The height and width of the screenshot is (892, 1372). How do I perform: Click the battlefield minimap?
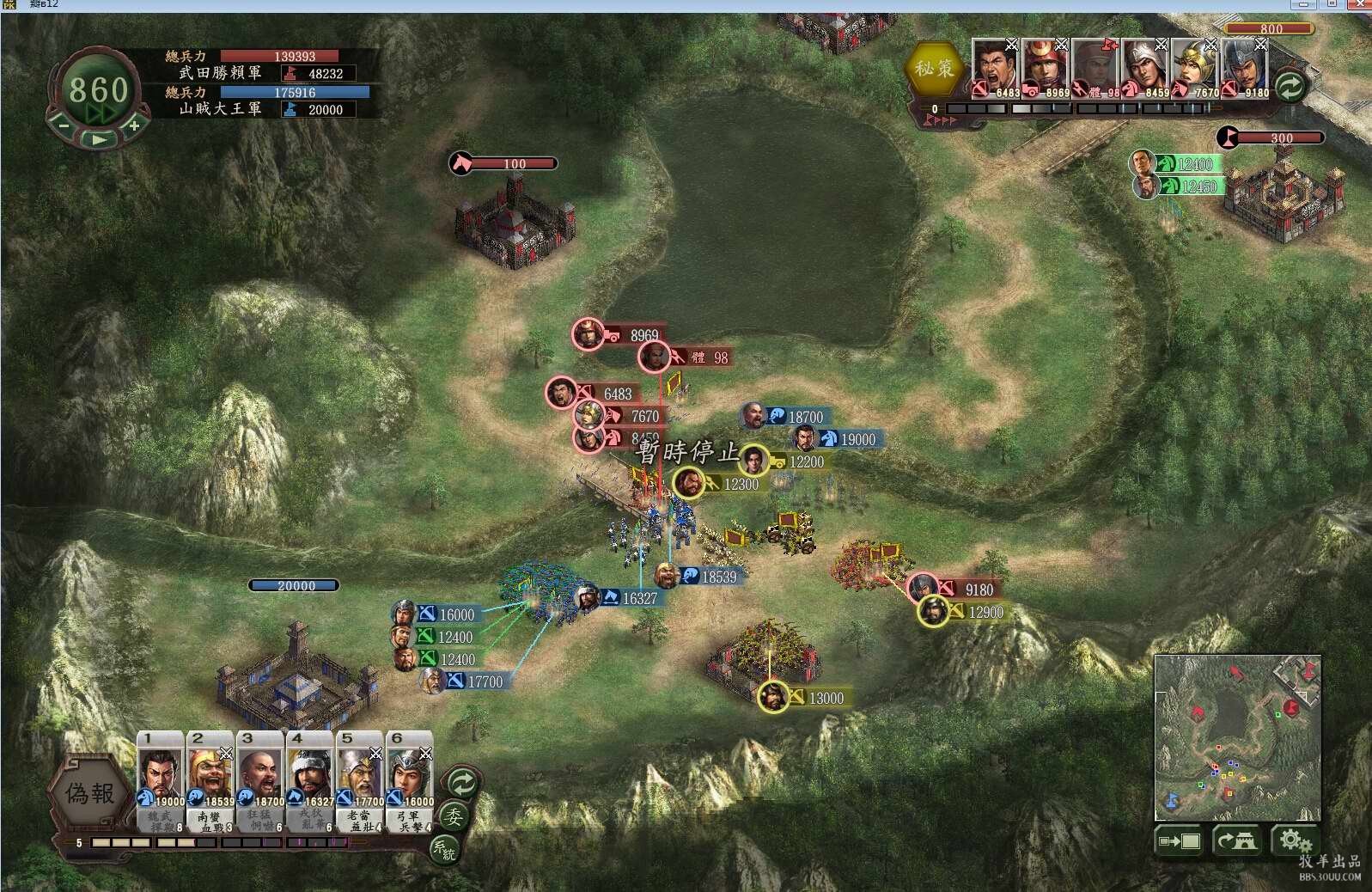(1237, 737)
